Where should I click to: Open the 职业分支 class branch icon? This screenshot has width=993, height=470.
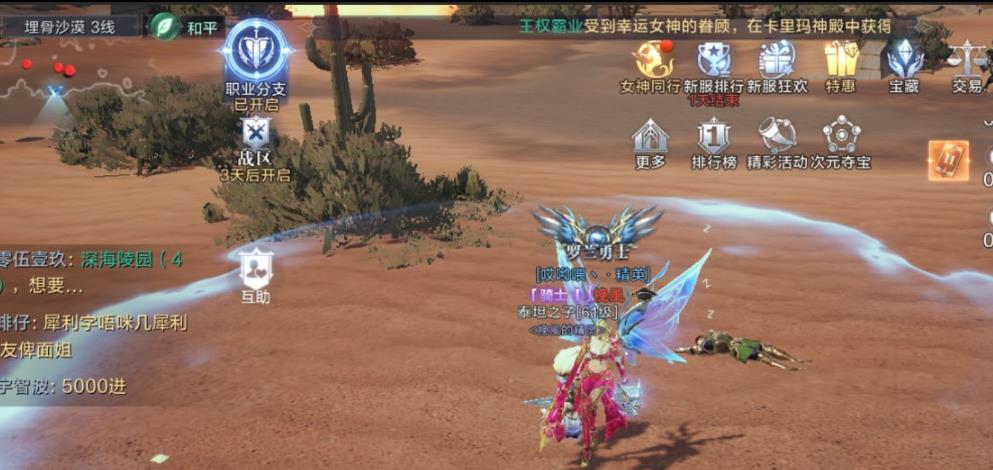256,52
